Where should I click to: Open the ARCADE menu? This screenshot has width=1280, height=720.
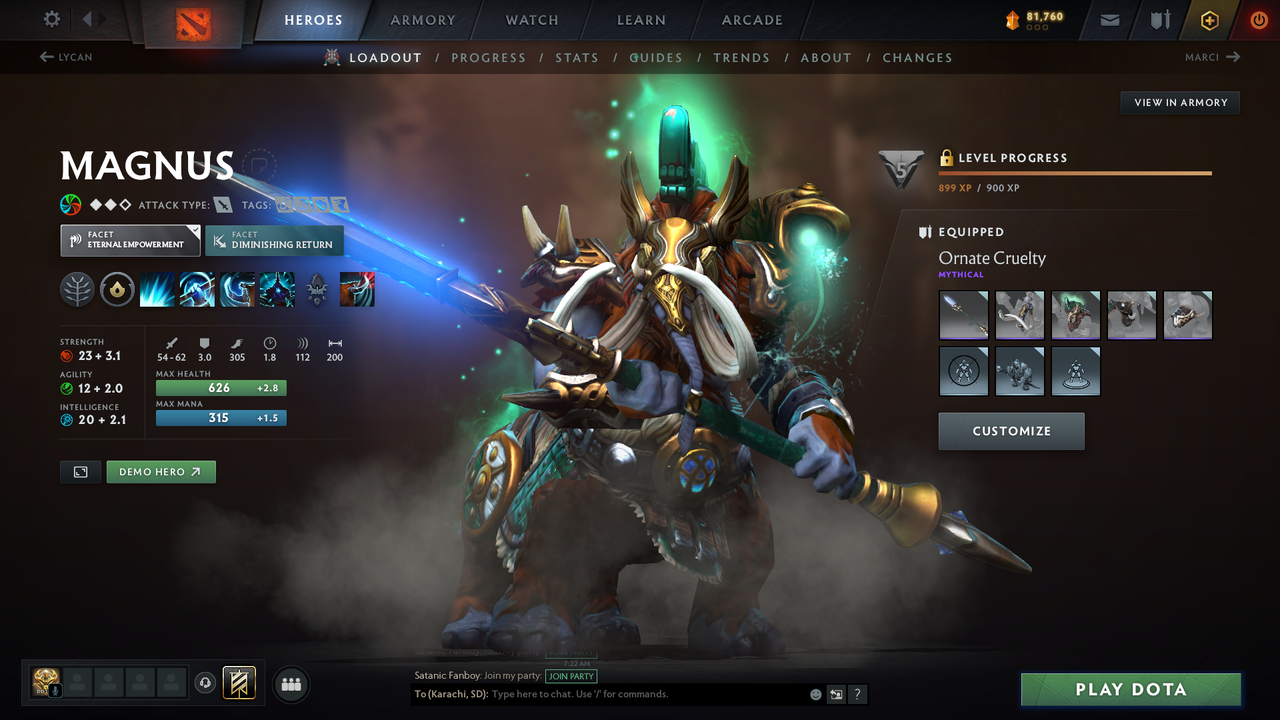pyautogui.click(x=751, y=19)
